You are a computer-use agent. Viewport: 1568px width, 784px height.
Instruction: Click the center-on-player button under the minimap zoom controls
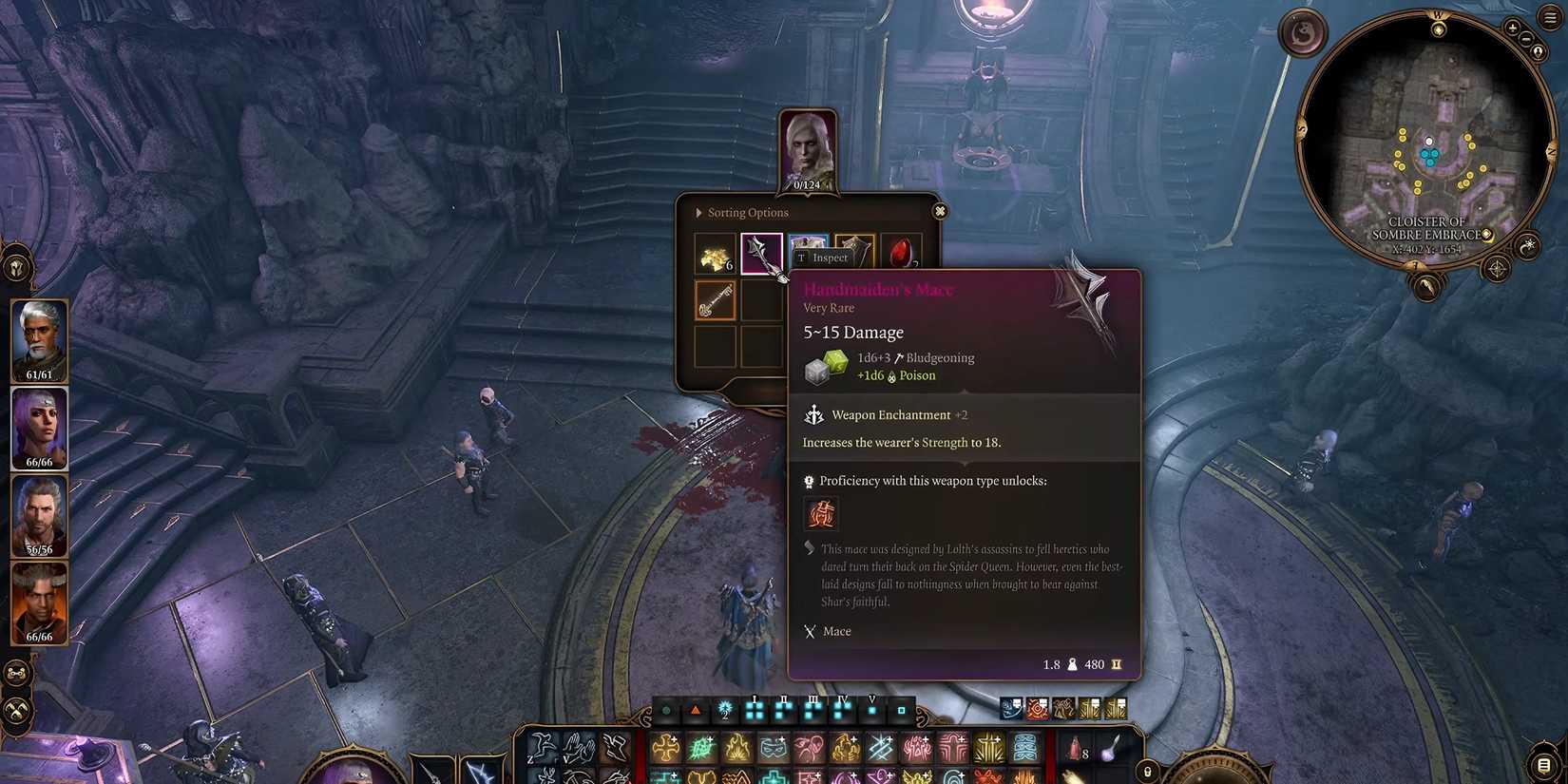point(1539,50)
